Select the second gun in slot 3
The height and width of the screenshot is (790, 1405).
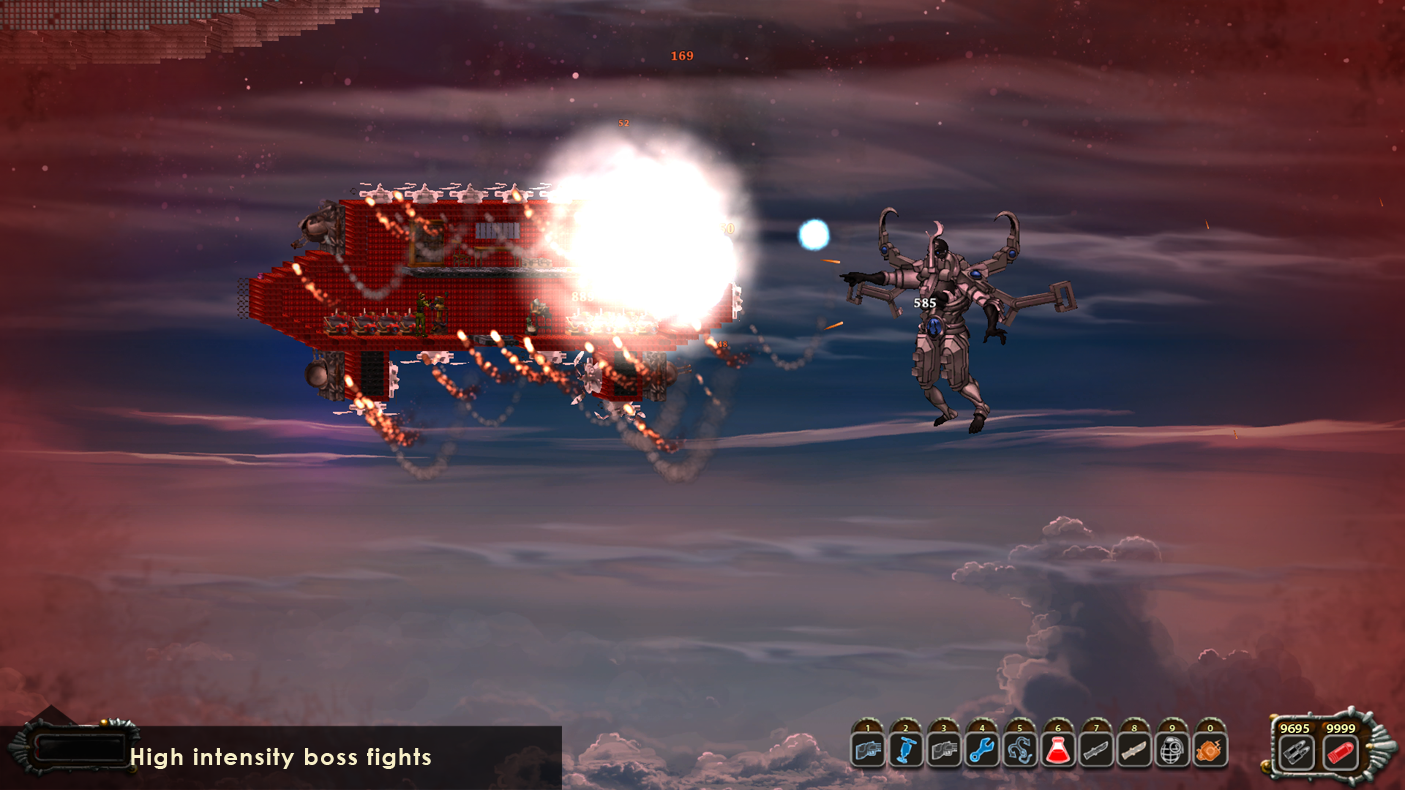pos(943,748)
